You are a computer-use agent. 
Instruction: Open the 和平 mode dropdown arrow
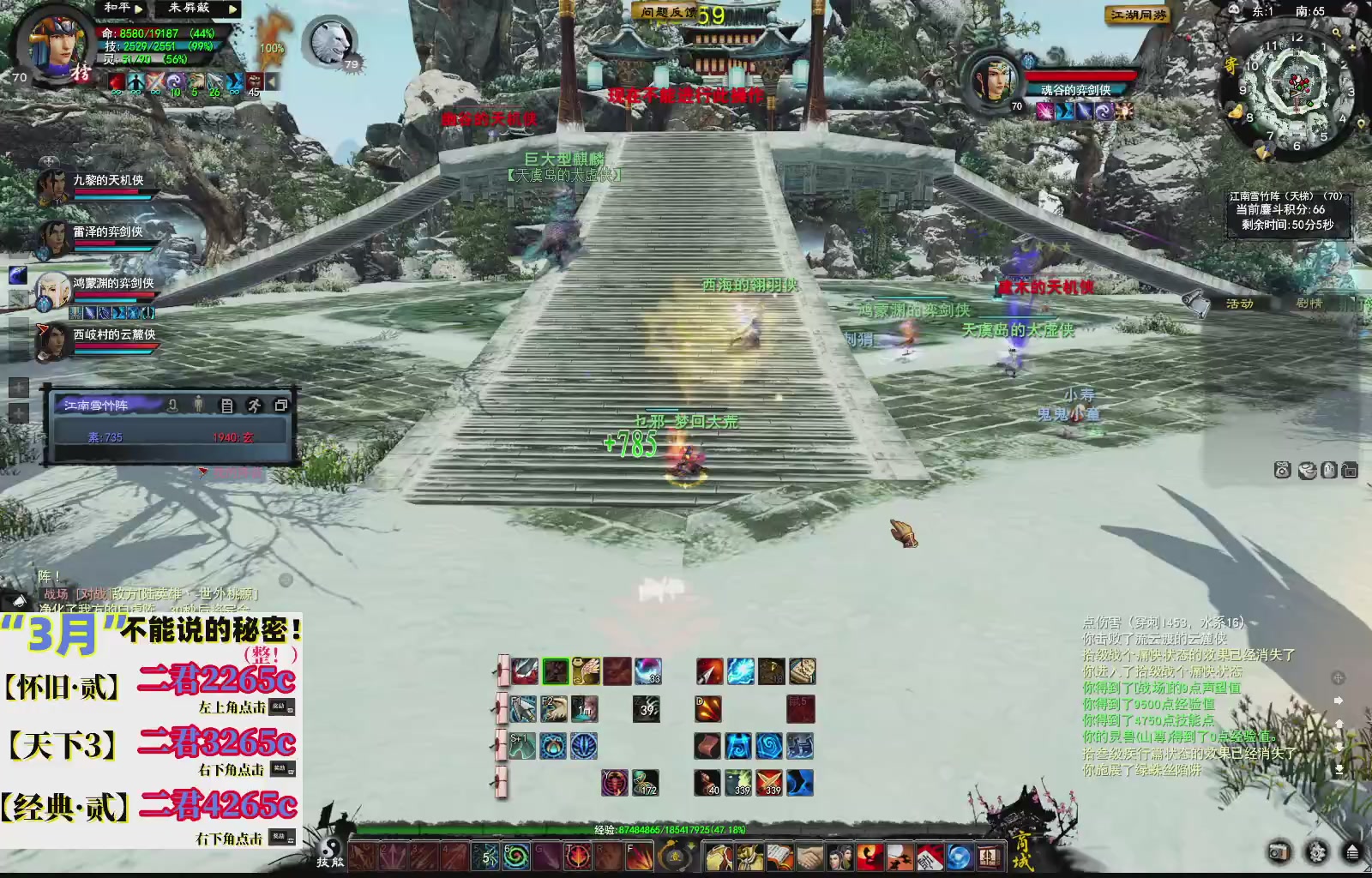(137, 9)
